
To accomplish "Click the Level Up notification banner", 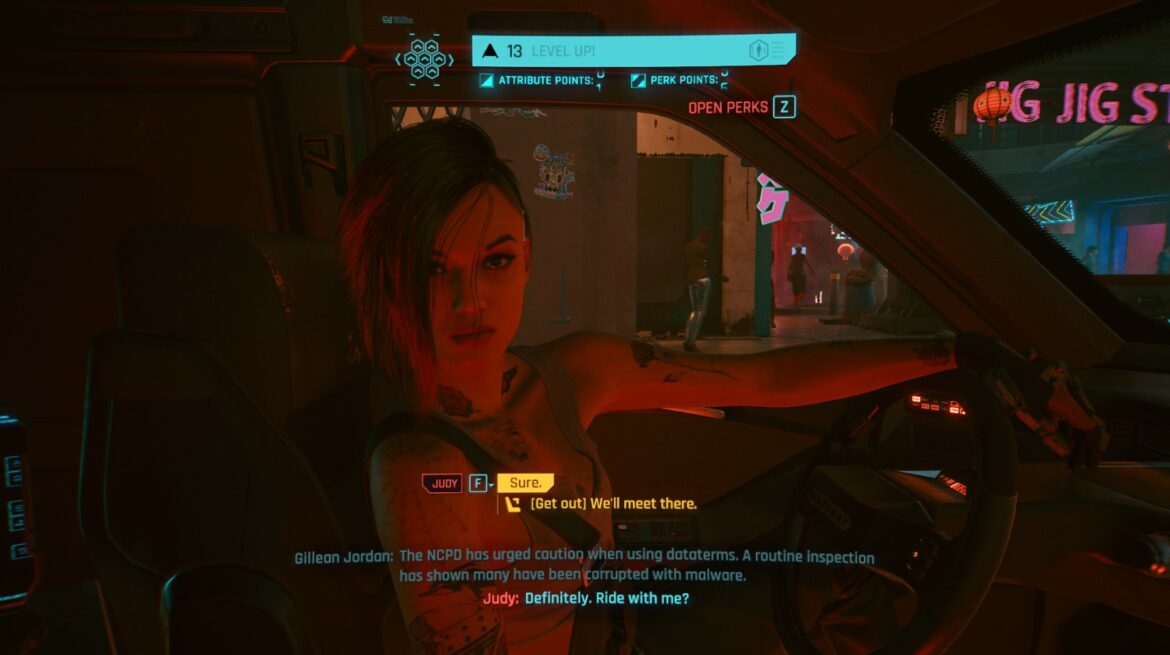I will click(633, 50).
